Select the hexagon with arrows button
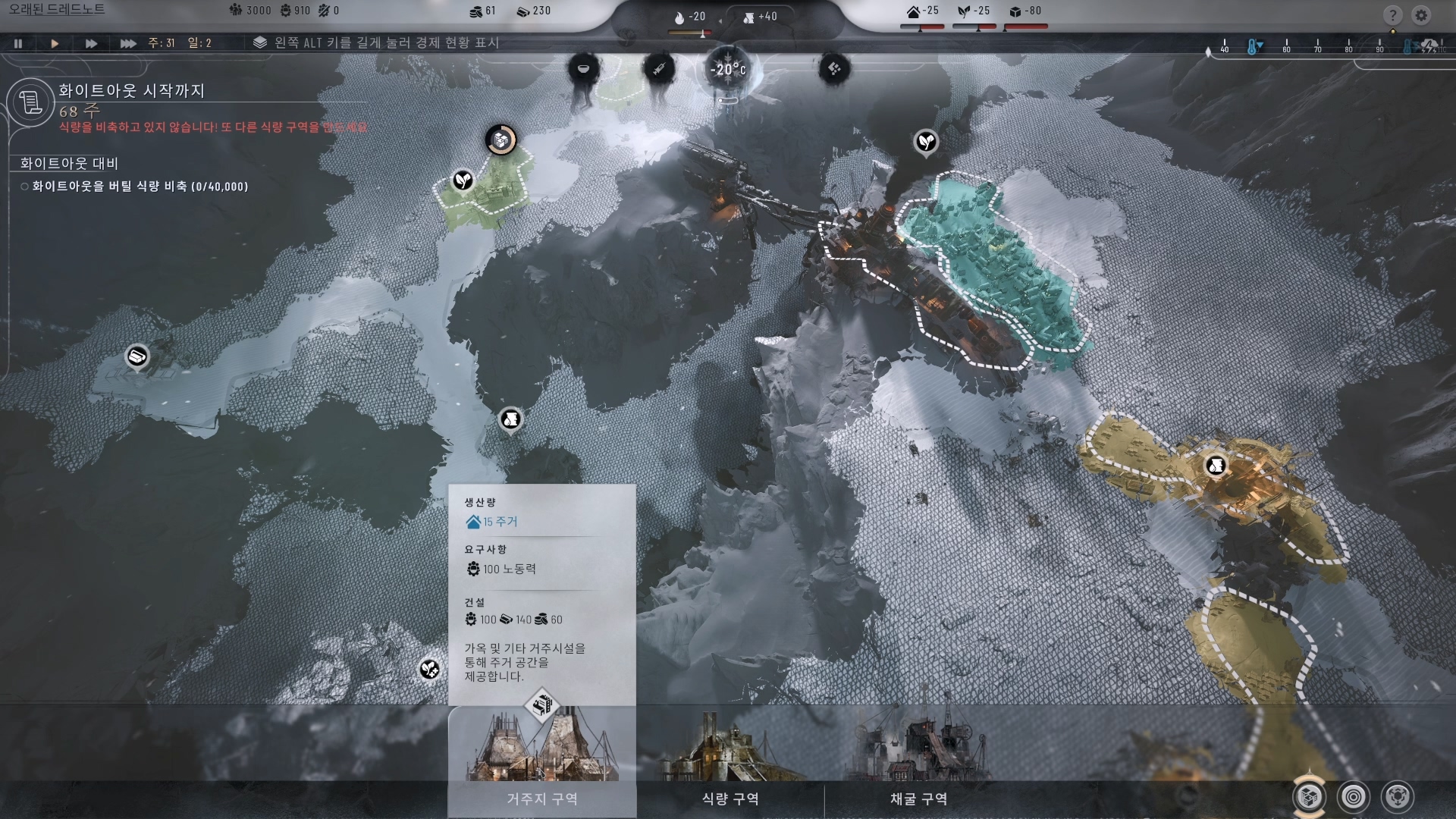 coord(1398,797)
